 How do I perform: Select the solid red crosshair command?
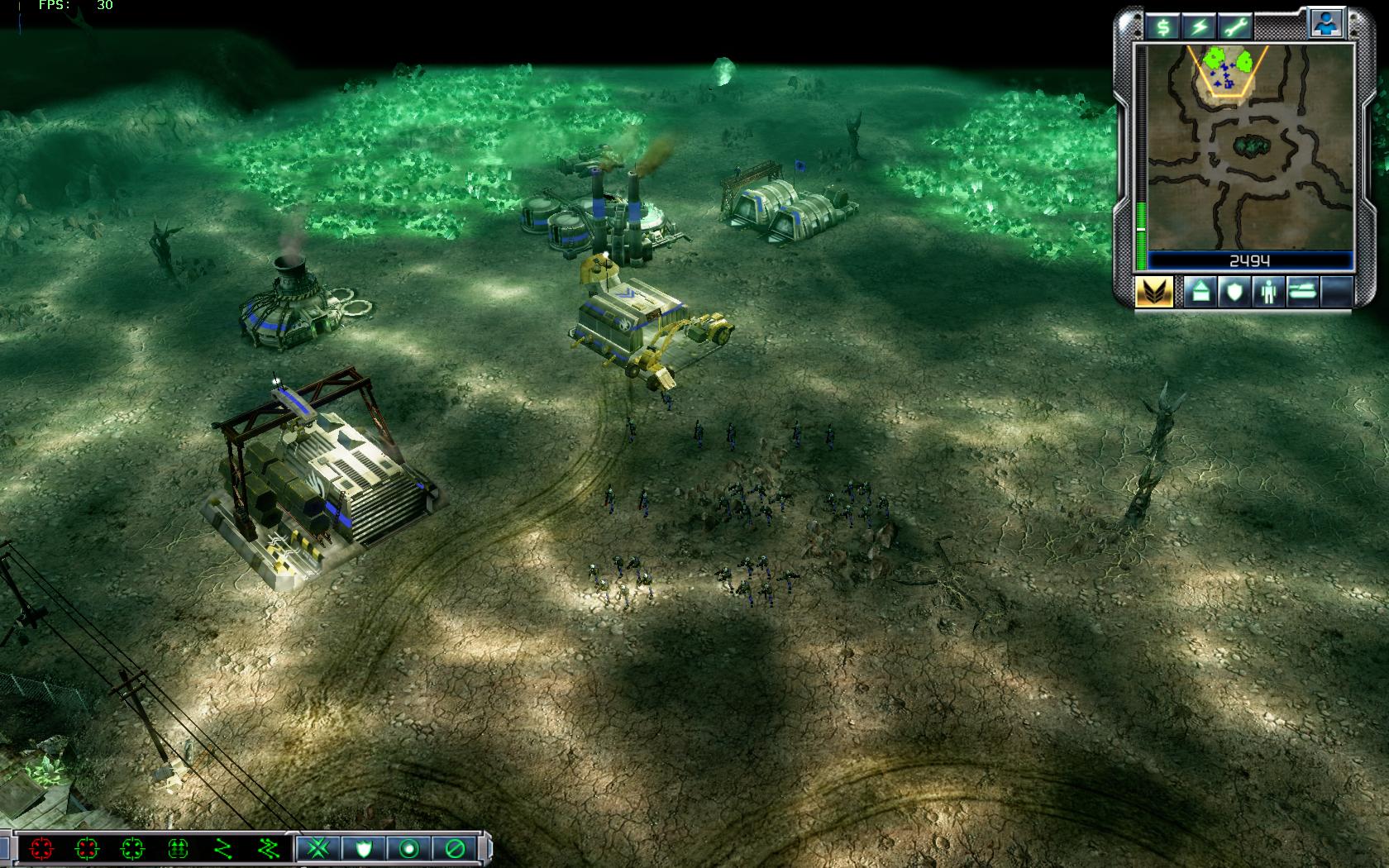point(41,848)
